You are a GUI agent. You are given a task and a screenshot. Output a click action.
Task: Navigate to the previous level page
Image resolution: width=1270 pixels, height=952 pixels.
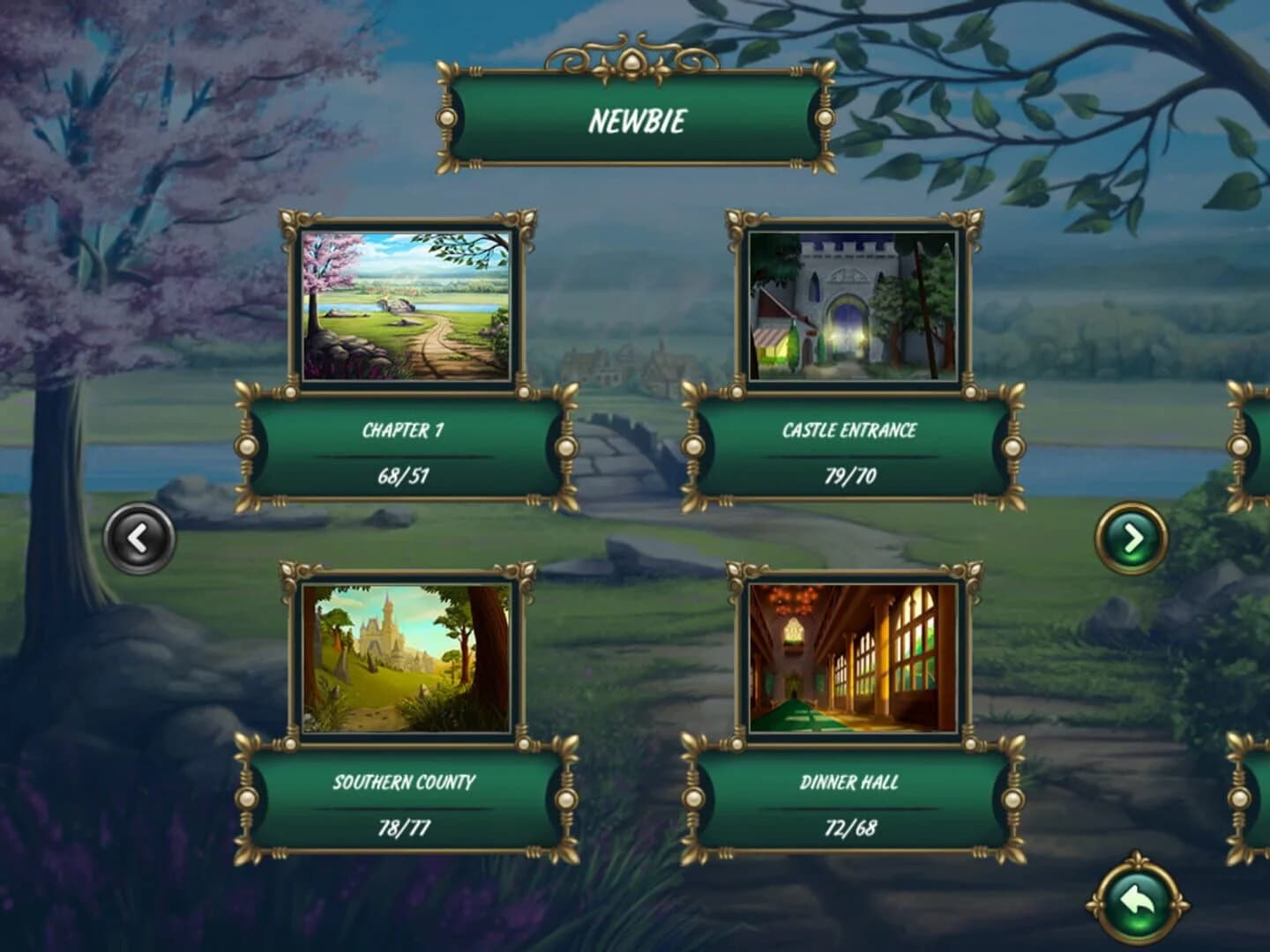141,536
